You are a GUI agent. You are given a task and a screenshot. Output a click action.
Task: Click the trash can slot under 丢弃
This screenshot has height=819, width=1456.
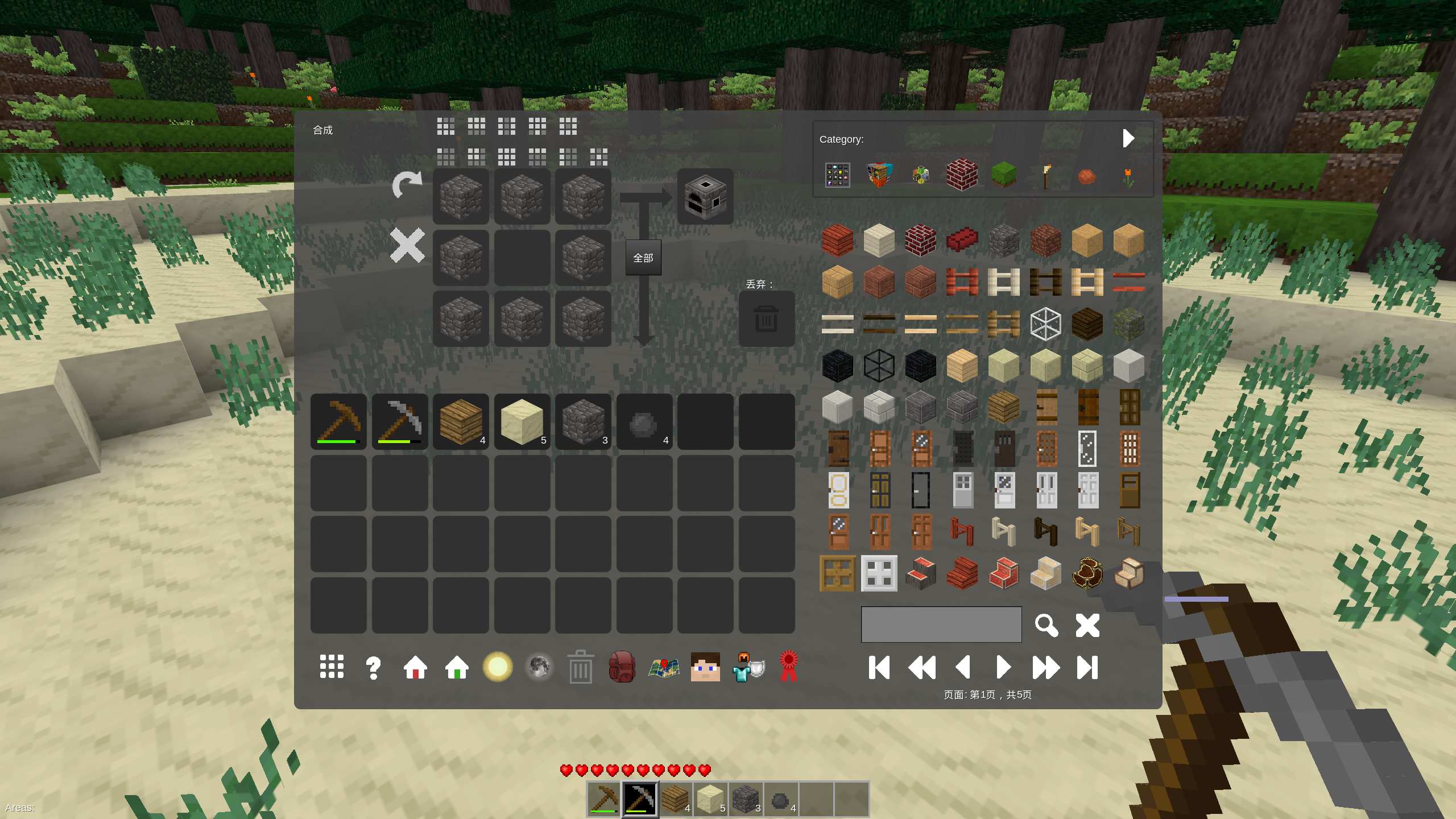(766, 319)
